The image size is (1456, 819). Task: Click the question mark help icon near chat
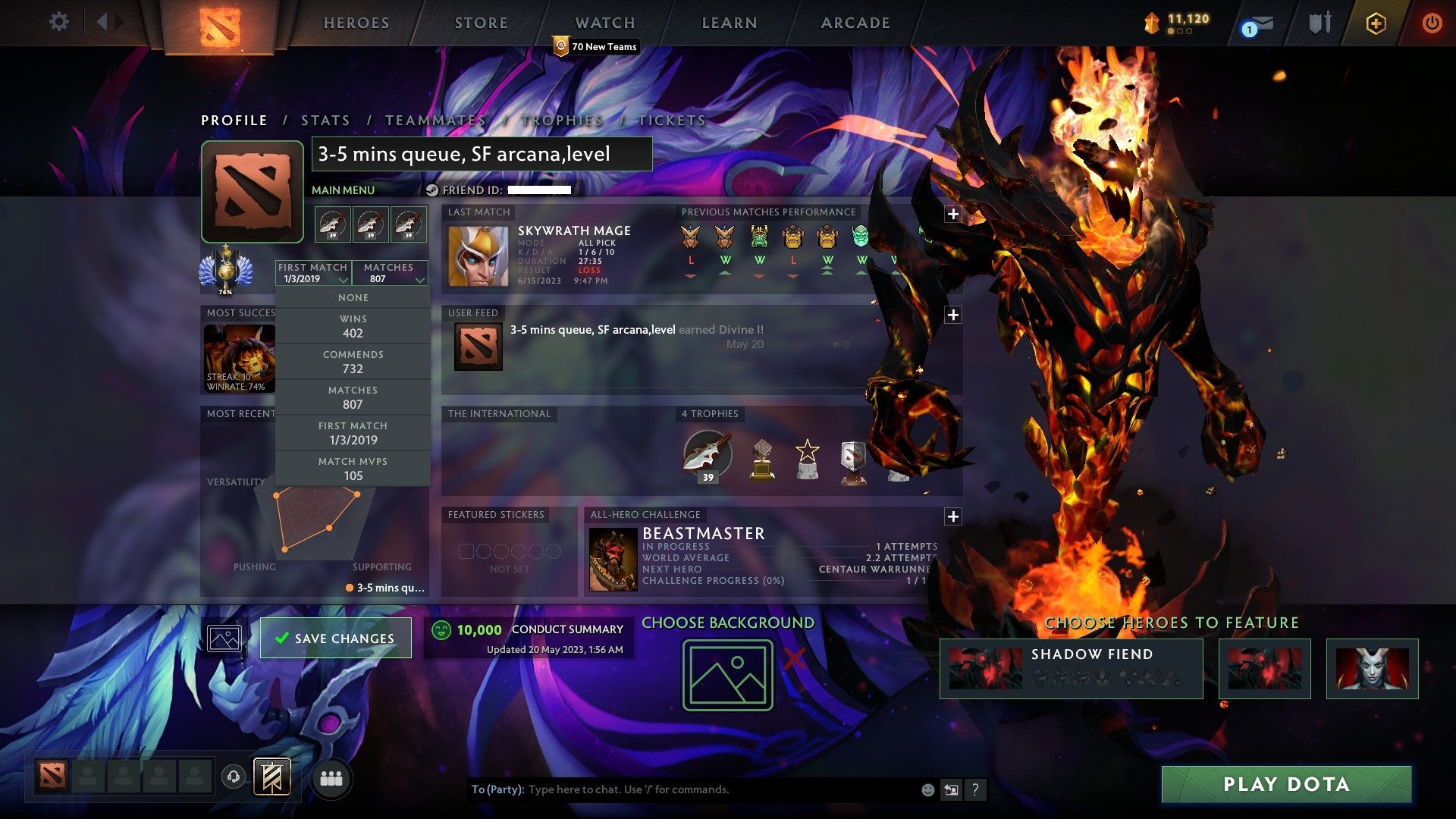[x=974, y=789]
